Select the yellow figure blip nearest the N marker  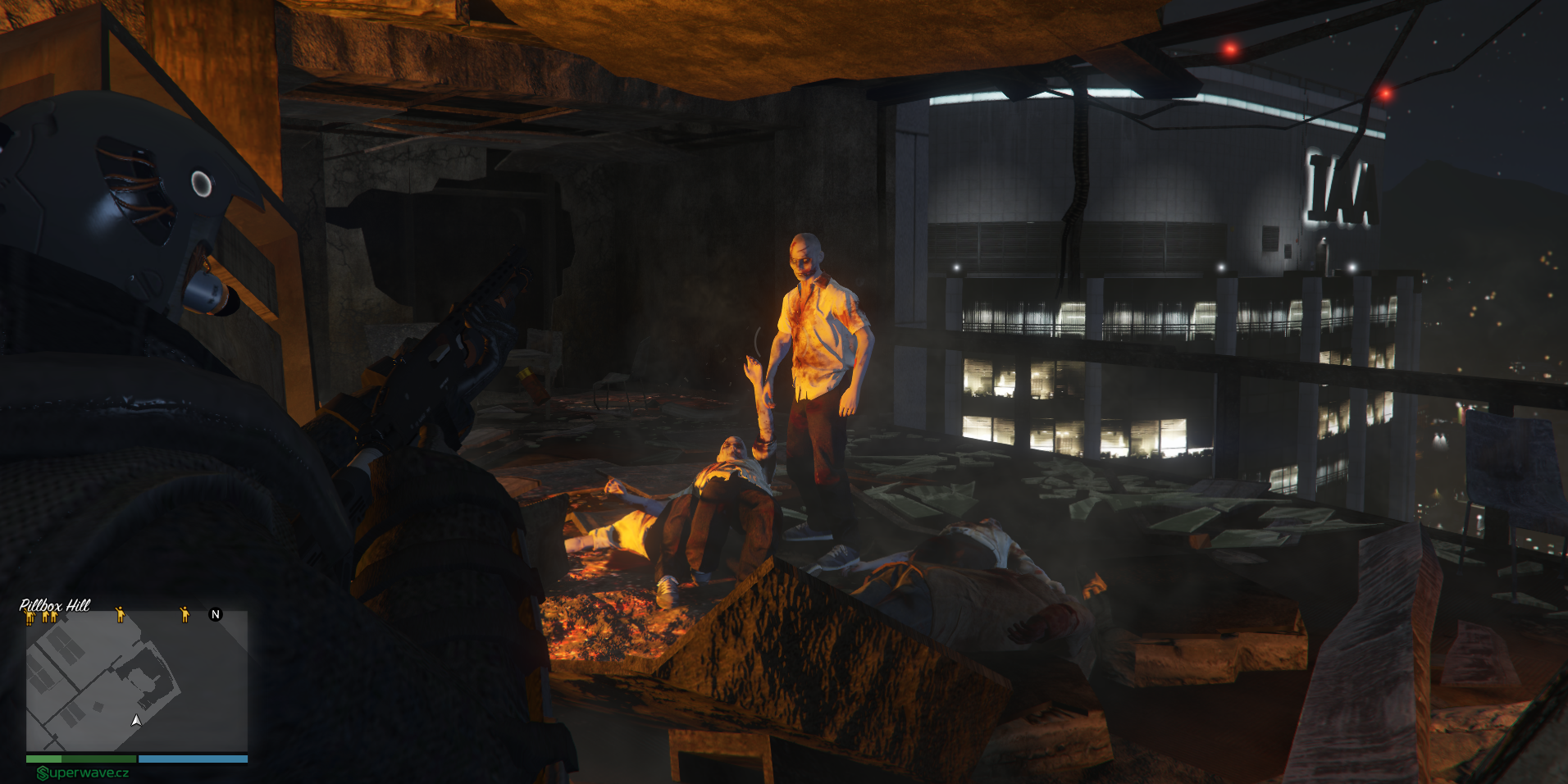pyautogui.click(x=185, y=613)
